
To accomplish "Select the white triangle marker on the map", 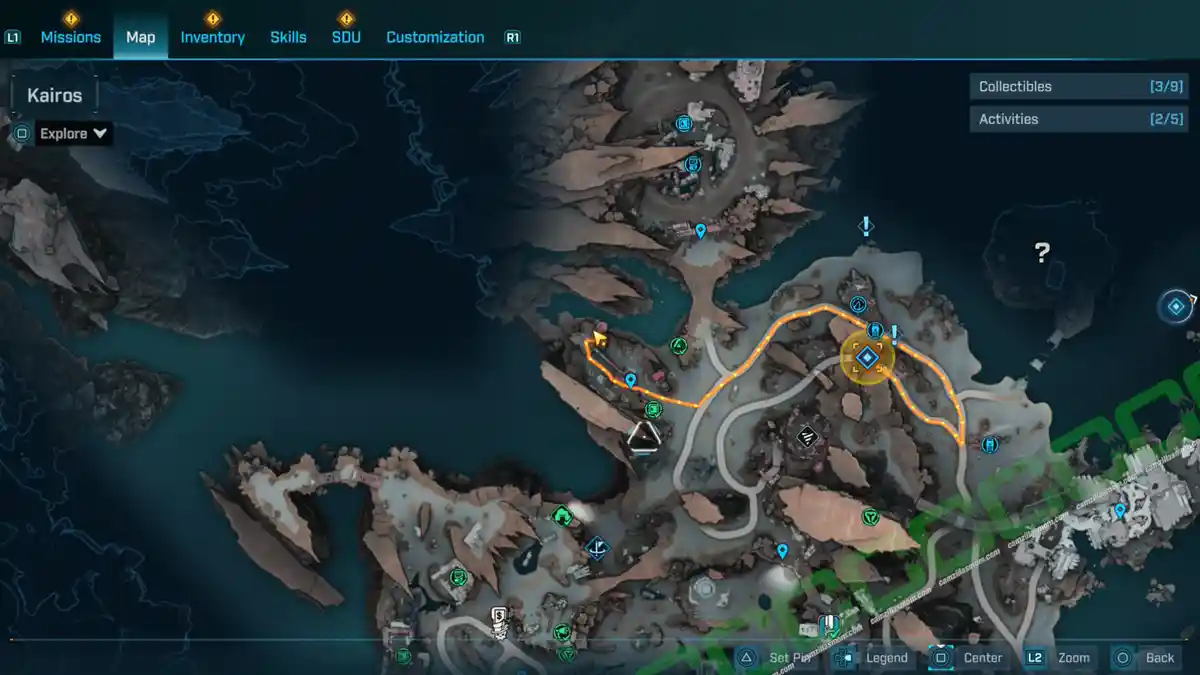I will tap(643, 435).
